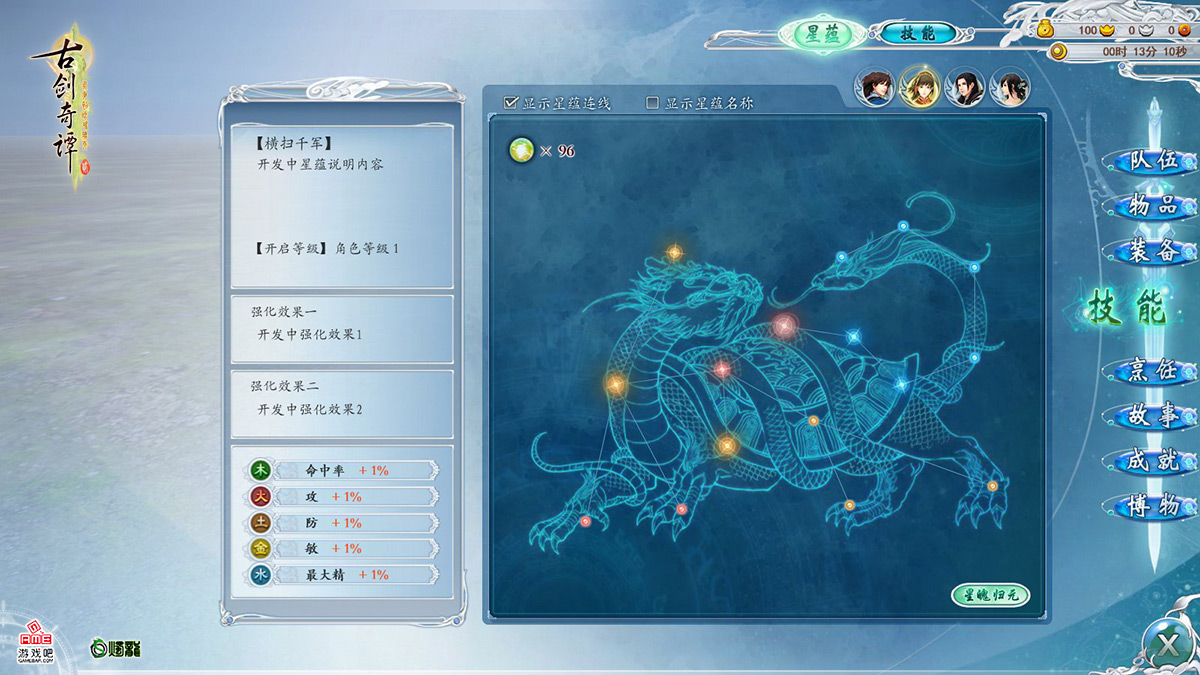1200x675 pixels.
Task: Click the 星魄归元 reset button
Action: click(x=989, y=596)
